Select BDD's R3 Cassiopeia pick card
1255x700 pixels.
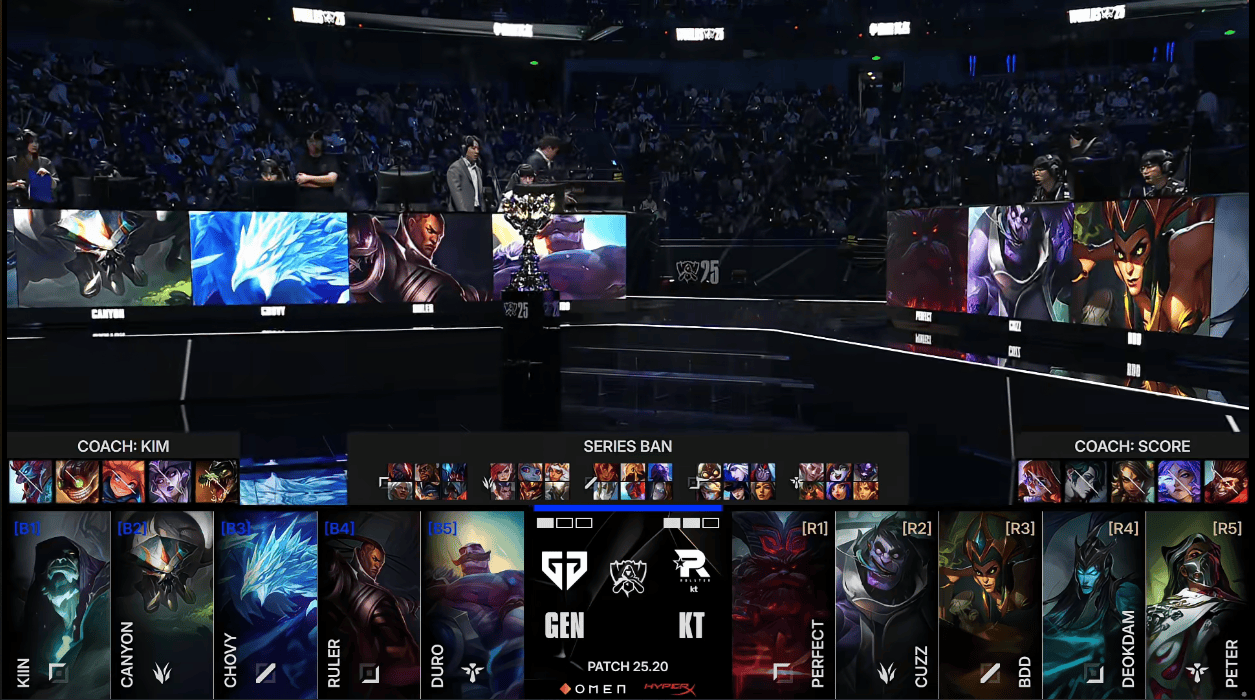tap(990, 603)
